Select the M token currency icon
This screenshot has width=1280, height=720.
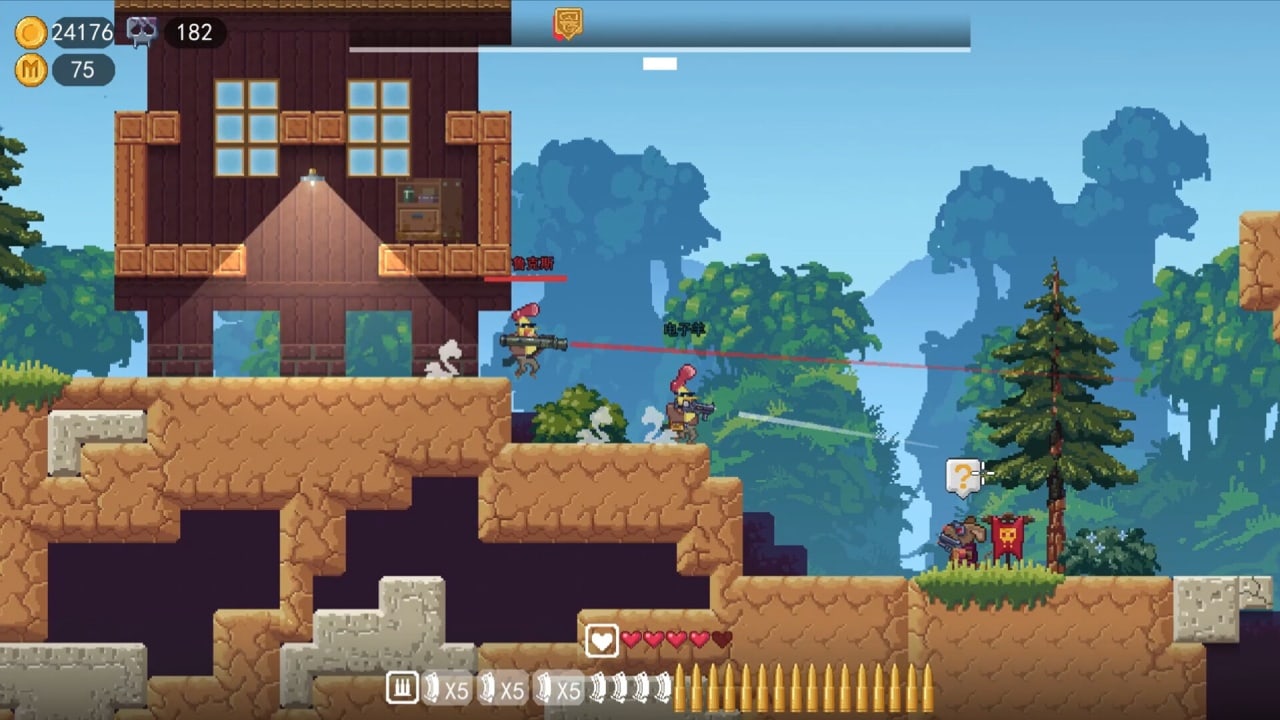point(31,70)
